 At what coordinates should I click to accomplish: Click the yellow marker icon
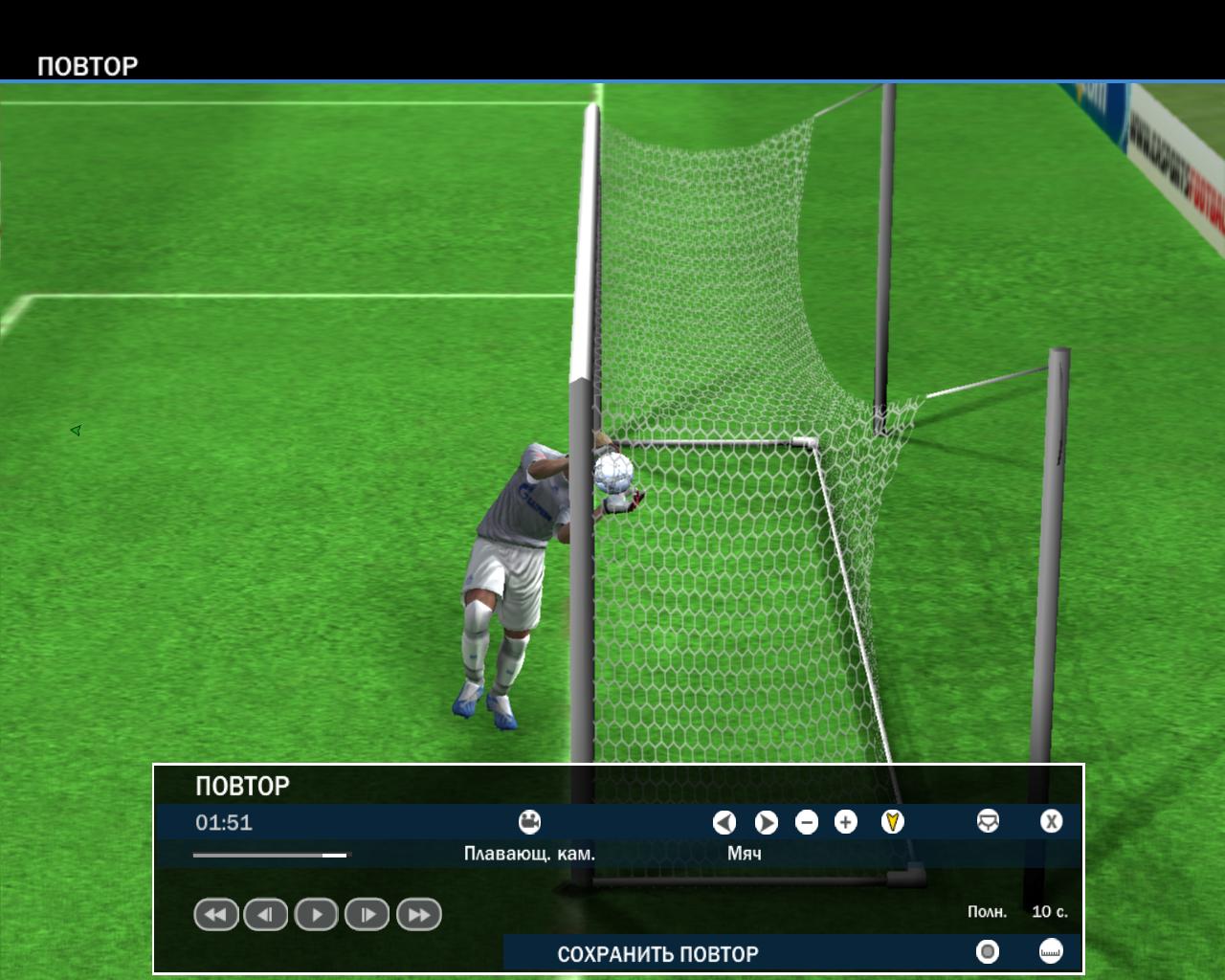[892, 822]
